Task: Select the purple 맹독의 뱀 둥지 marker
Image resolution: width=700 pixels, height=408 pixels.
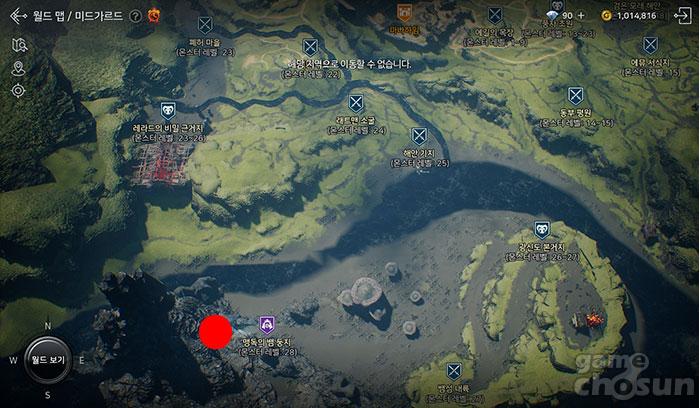Action: pyautogui.click(x=267, y=324)
